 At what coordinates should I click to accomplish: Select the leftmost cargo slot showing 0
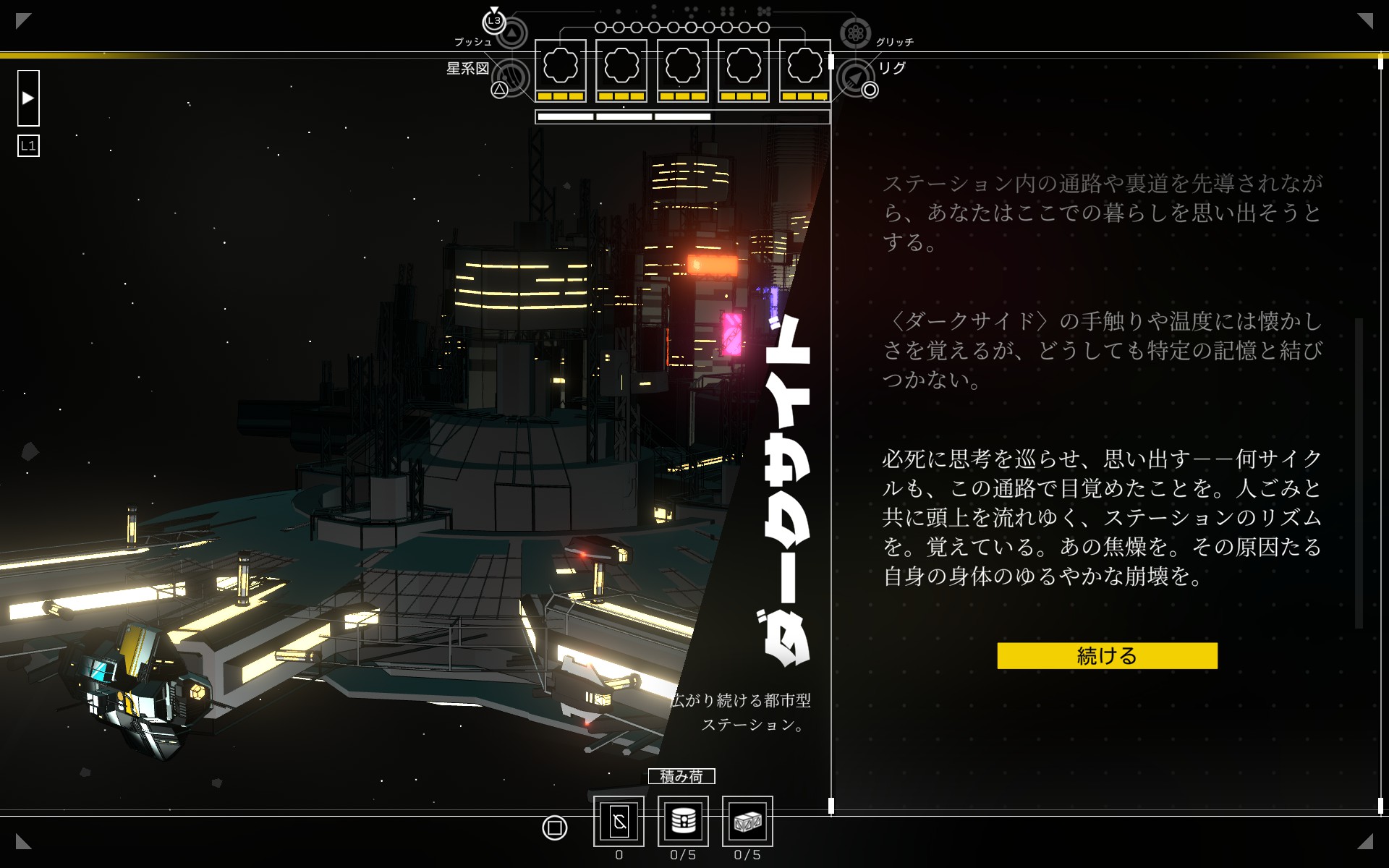pyautogui.click(x=619, y=821)
